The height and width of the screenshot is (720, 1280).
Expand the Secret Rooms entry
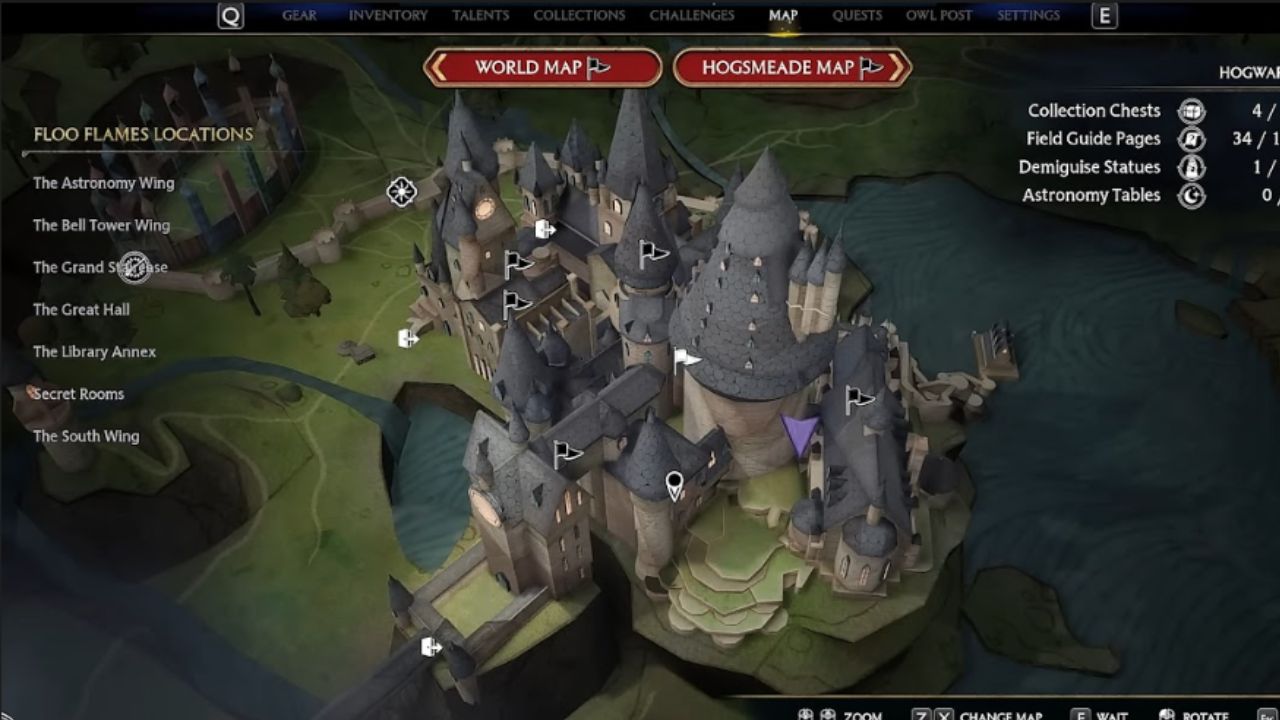click(x=78, y=393)
